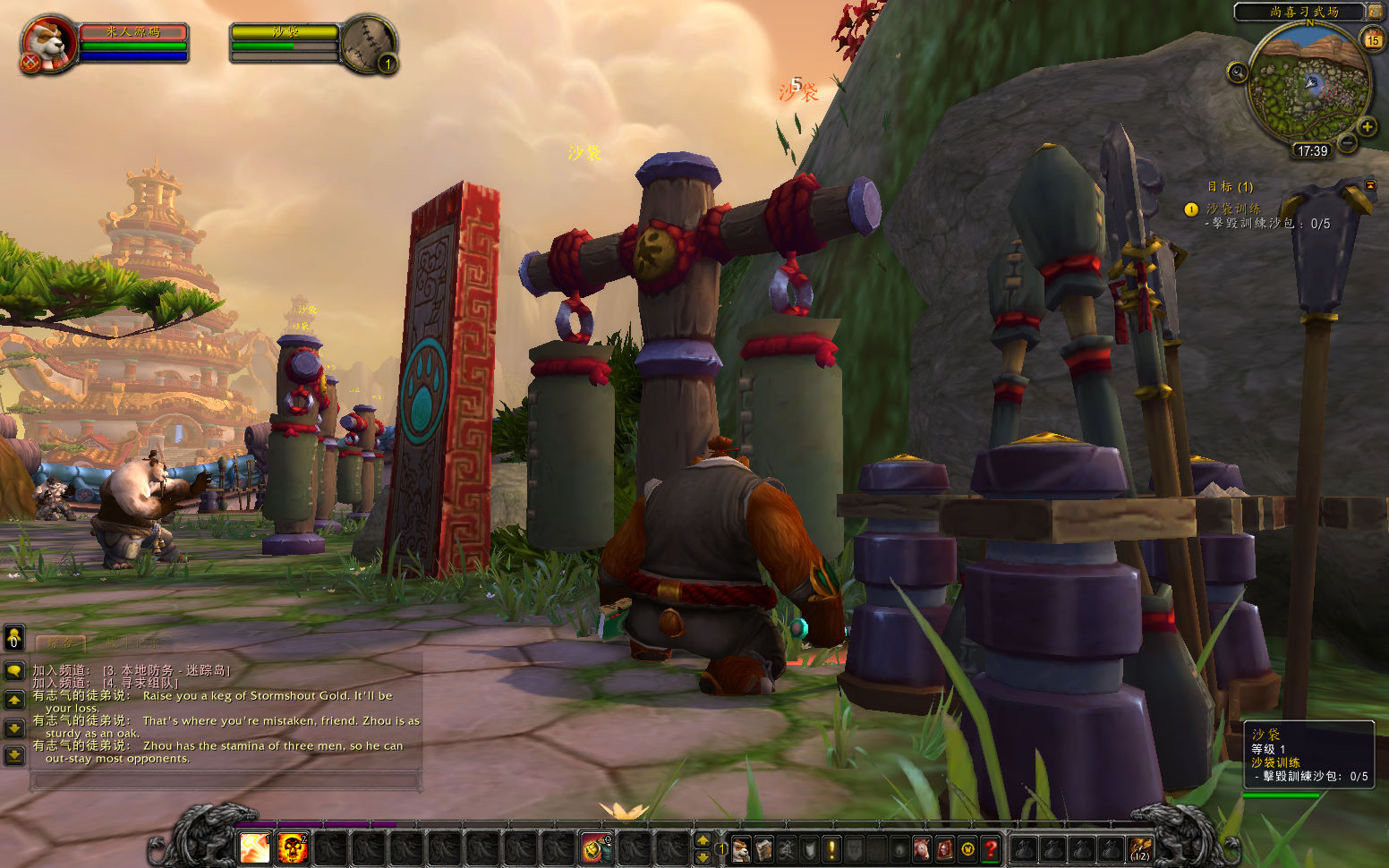Use the flaming skull ability

(293, 847)
